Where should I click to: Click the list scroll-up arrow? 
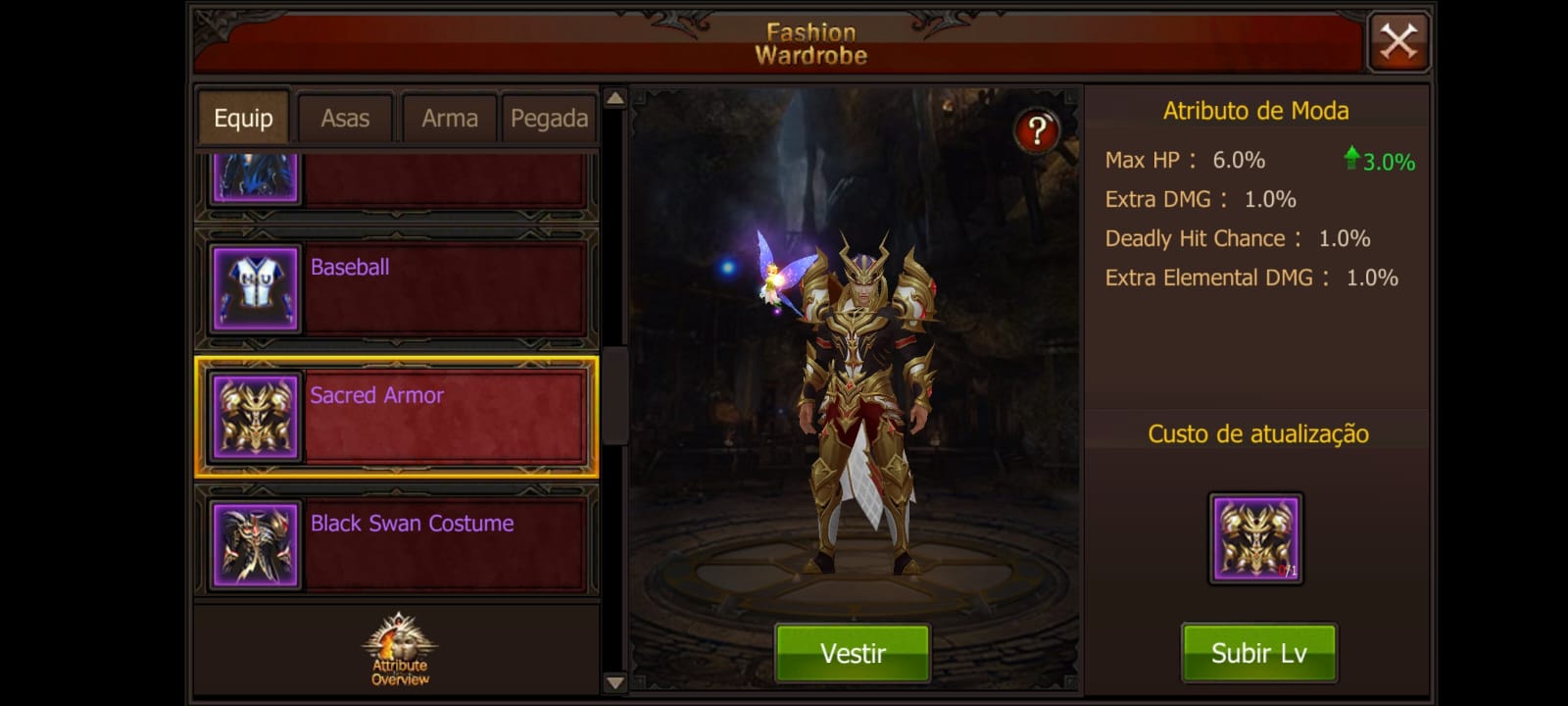pyautogui.click(x=614, y=98)
